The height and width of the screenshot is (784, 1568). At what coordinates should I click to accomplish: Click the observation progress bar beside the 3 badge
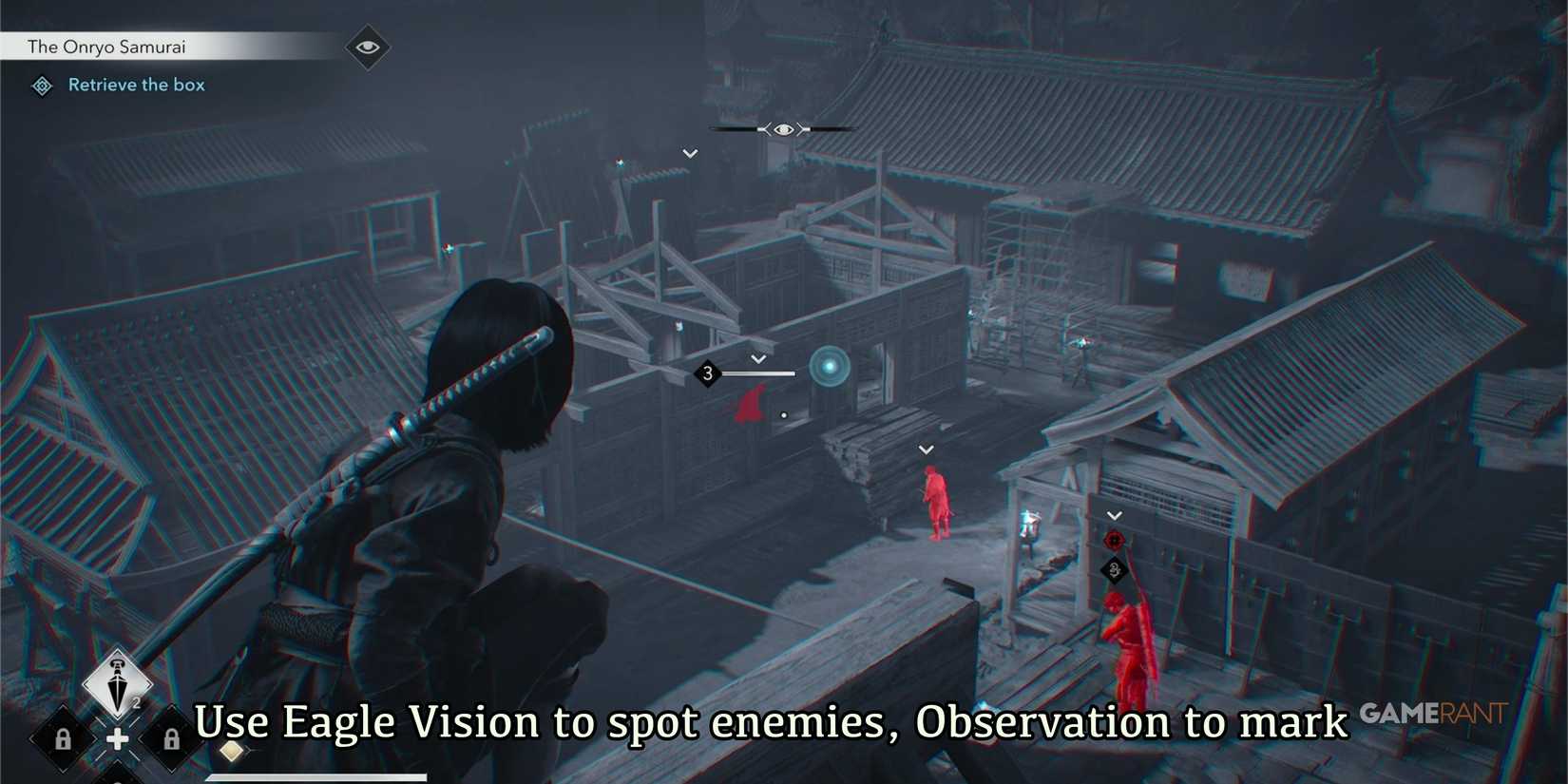coord(758,373)
